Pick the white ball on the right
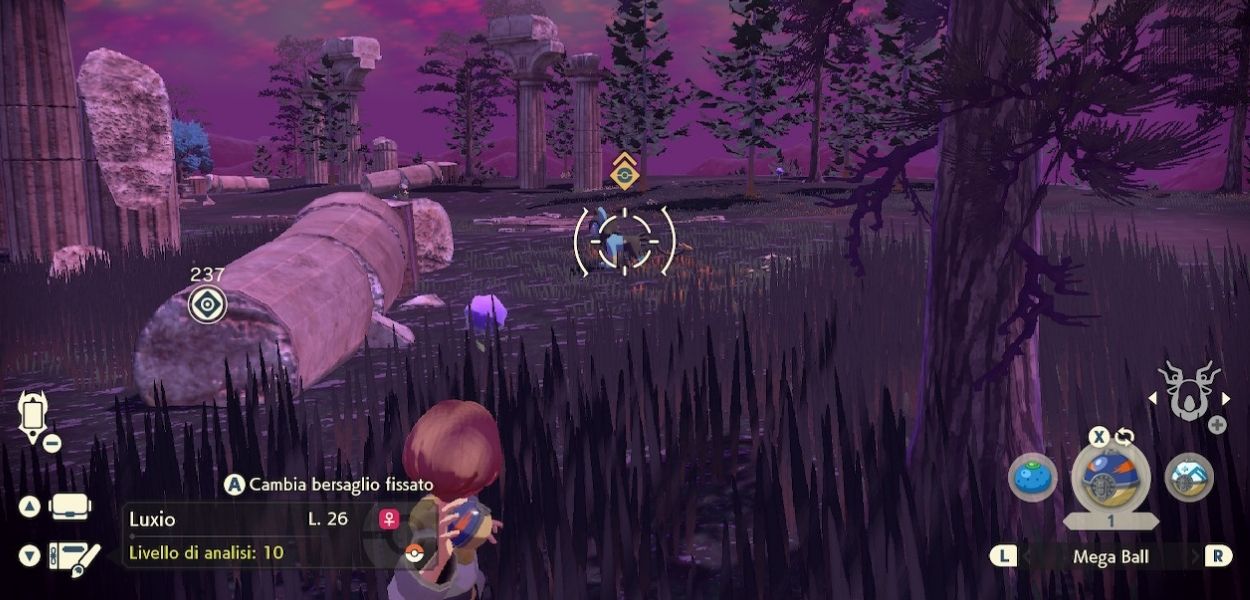Image resolution: width=1250 pixels, height=600 pixels. point(1189,478)
